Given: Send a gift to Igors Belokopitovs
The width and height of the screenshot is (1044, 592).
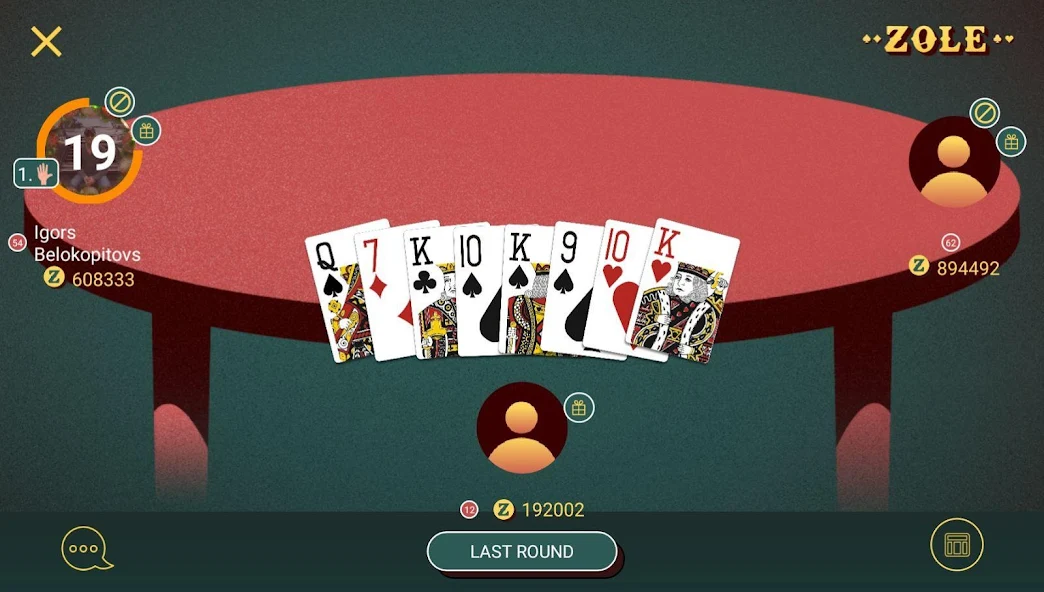Looking at the screenshot, I should (x=146, y=130).
